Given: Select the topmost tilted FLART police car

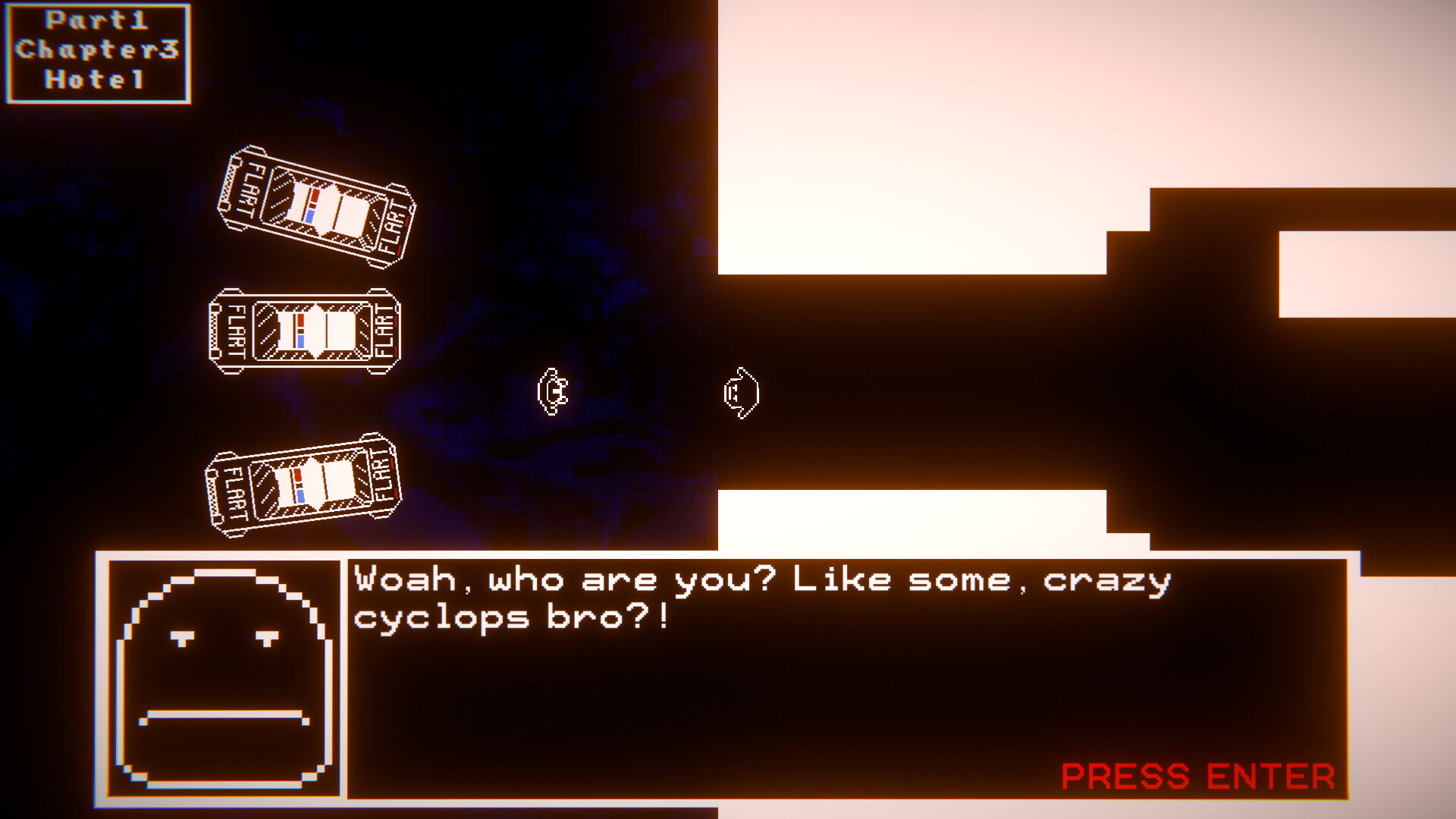Looking at the screenshot, I should [x=315, y=205].
